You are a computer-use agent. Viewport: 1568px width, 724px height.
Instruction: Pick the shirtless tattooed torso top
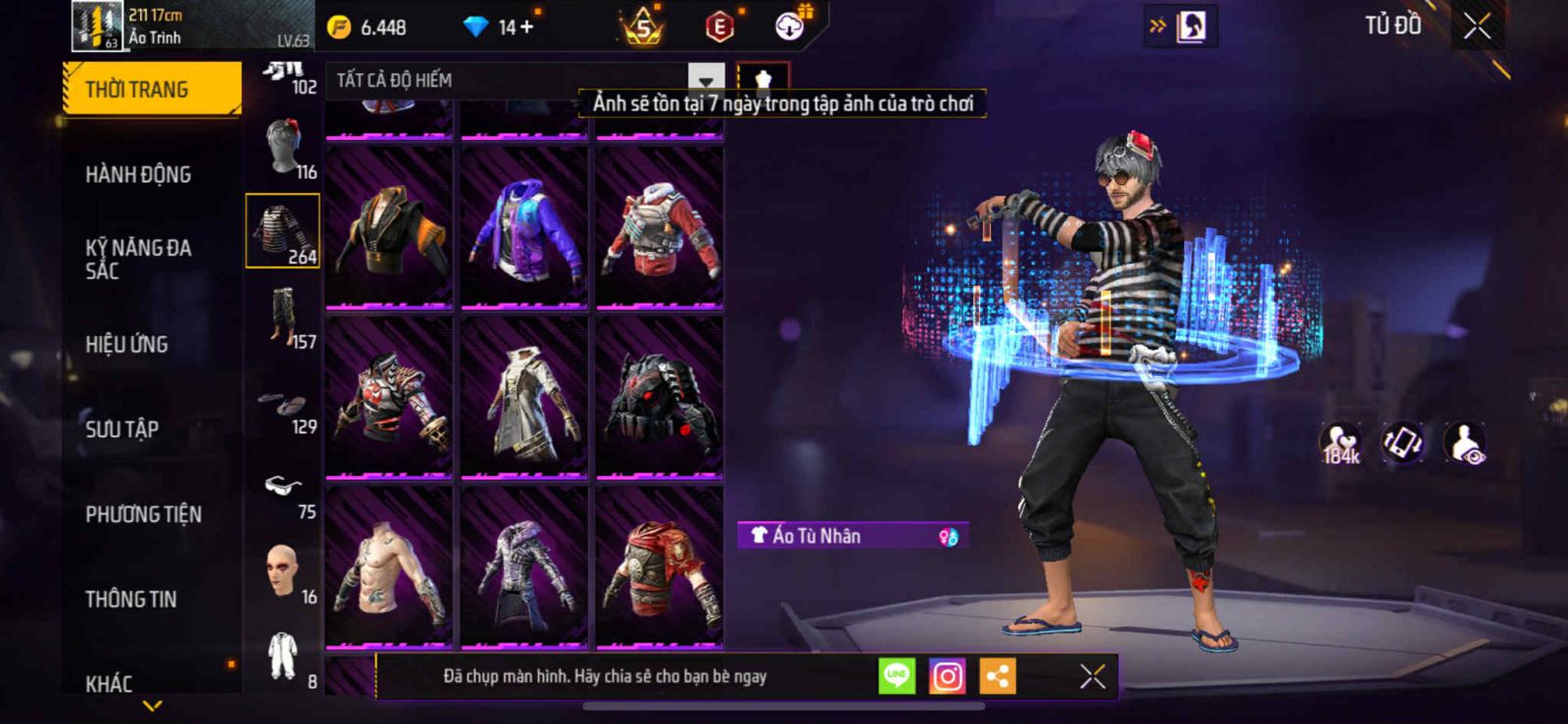[x=389, y=568]
